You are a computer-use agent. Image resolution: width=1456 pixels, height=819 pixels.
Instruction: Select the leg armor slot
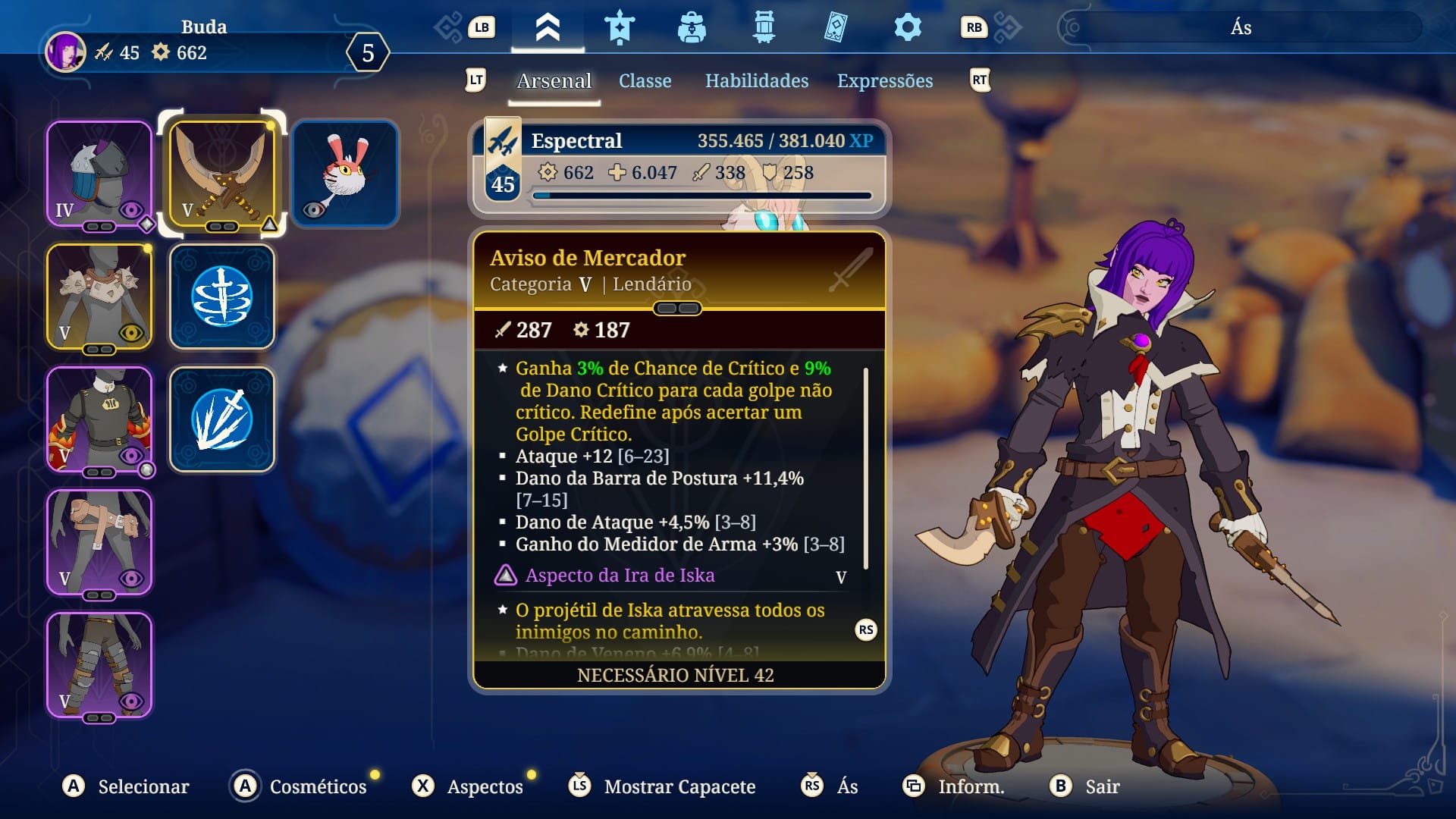coord(99,665)
